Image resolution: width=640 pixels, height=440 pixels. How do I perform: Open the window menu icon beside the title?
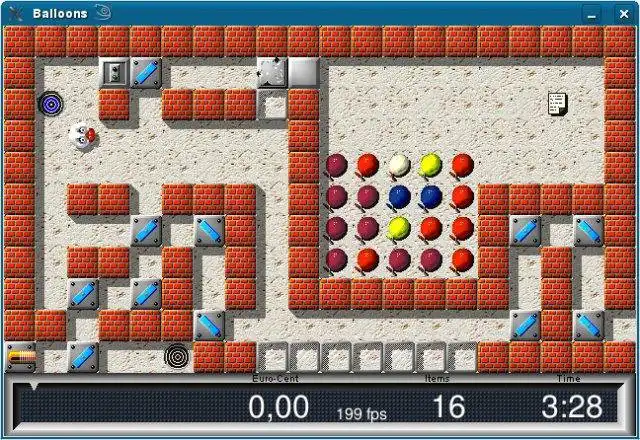(x=15, y=13)
